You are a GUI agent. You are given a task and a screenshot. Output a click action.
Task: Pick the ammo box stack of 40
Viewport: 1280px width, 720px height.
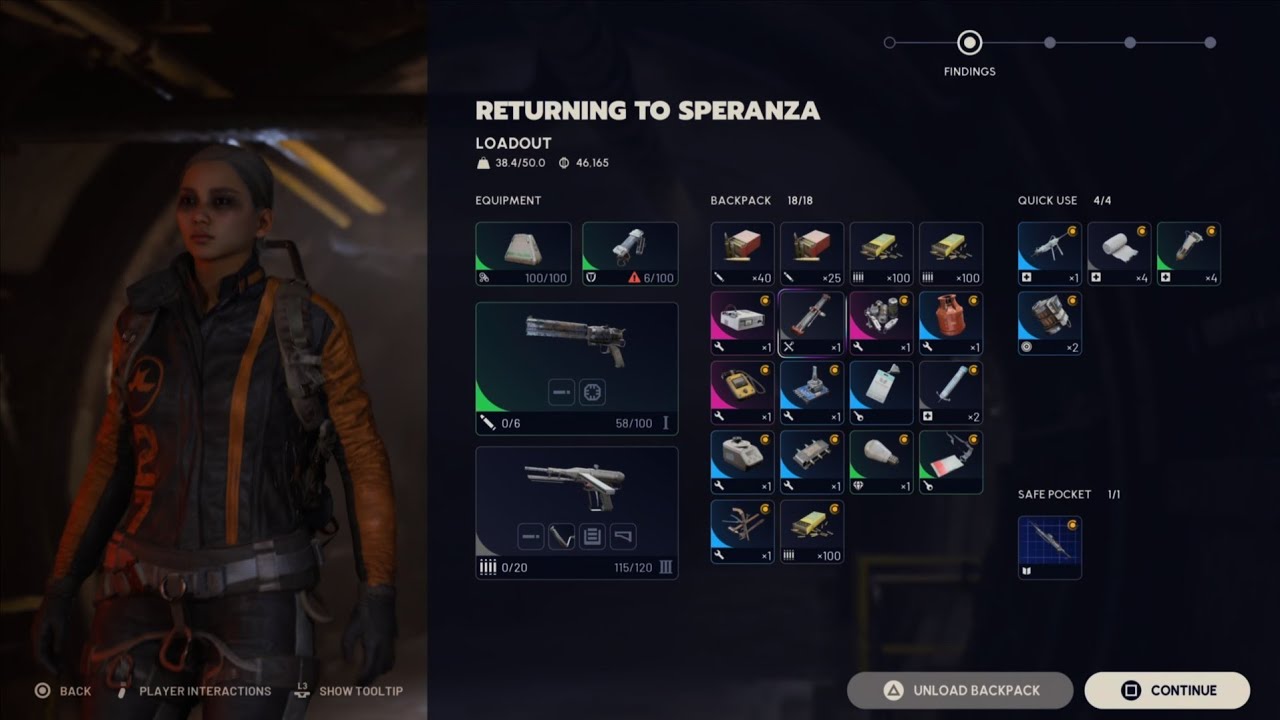742,254
